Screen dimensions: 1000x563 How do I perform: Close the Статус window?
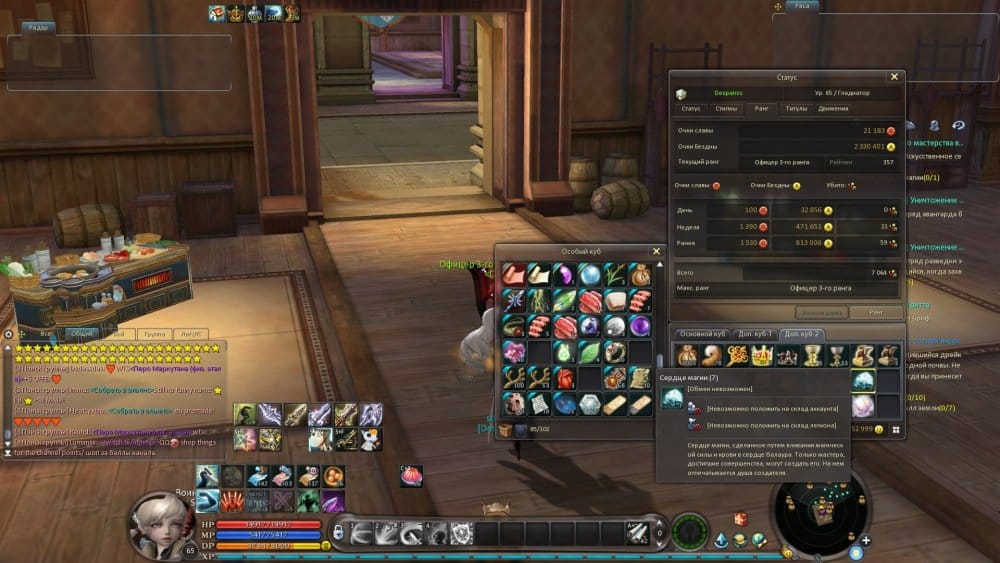[x=895, y=76]
